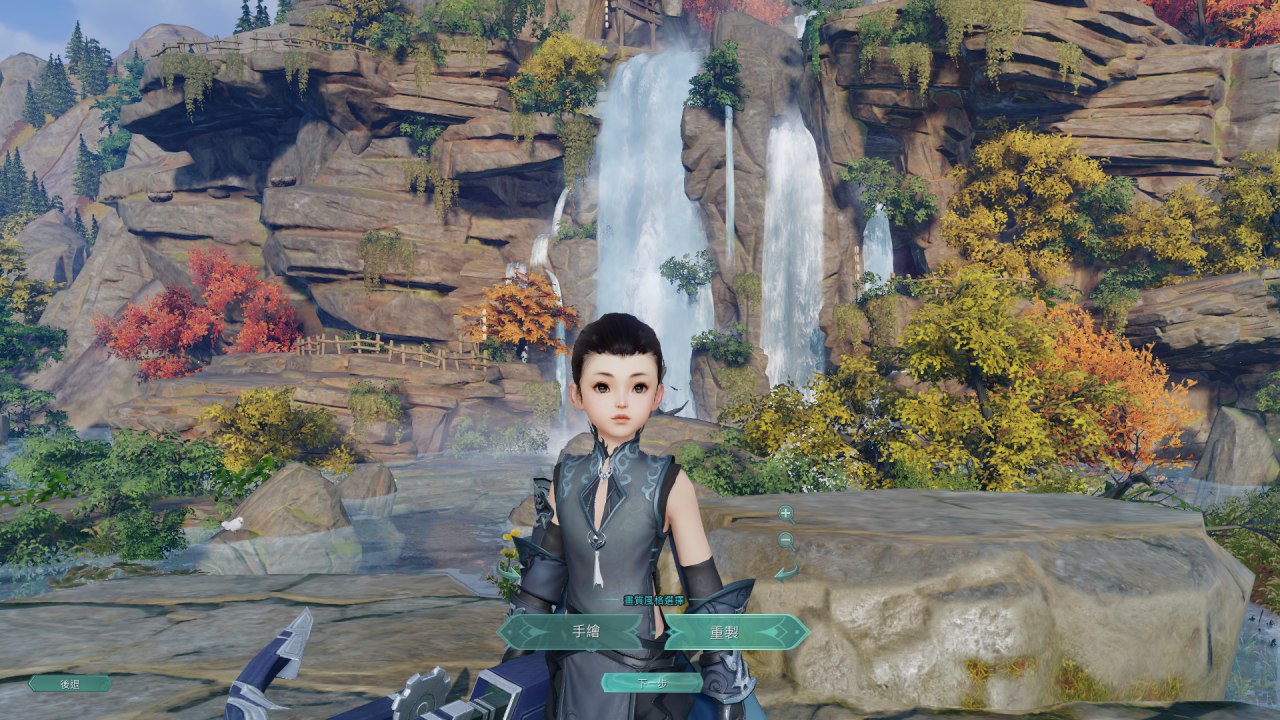
Task: Zoom out with the minus magnifier icon
Action: [786, 541]
